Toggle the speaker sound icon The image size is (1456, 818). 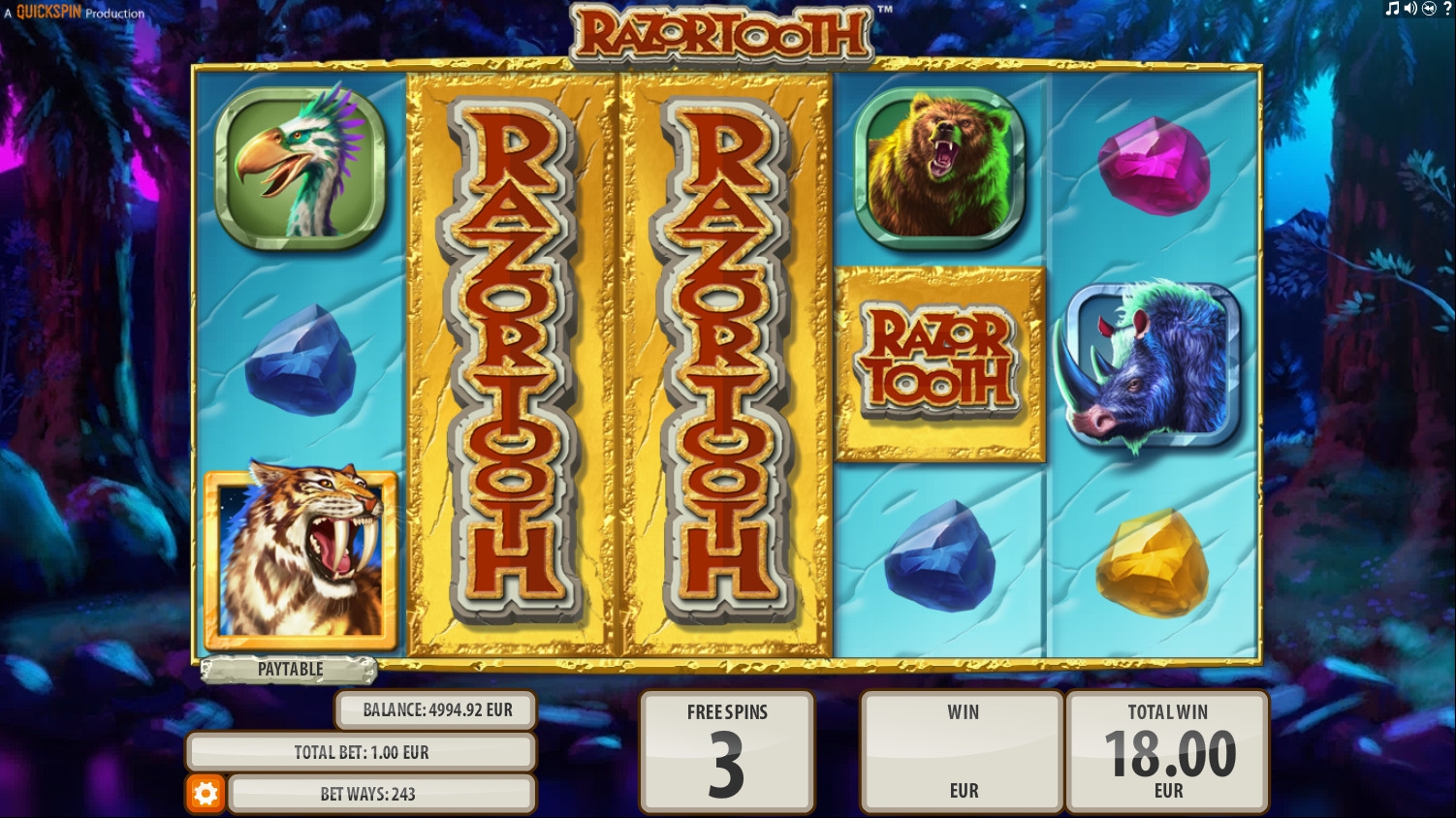click(1410, 9)
